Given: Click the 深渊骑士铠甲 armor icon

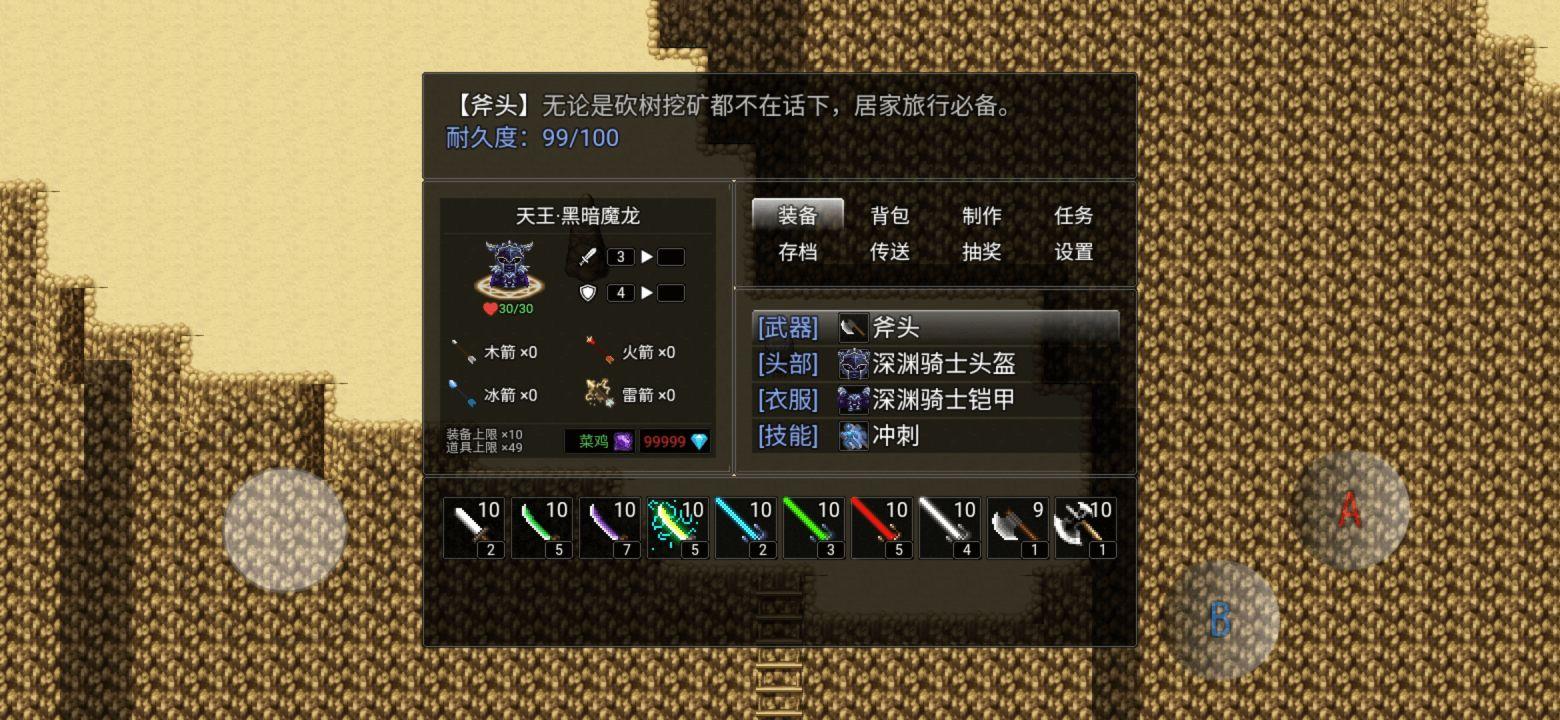Looking at the screenshot, I should 853,400.
